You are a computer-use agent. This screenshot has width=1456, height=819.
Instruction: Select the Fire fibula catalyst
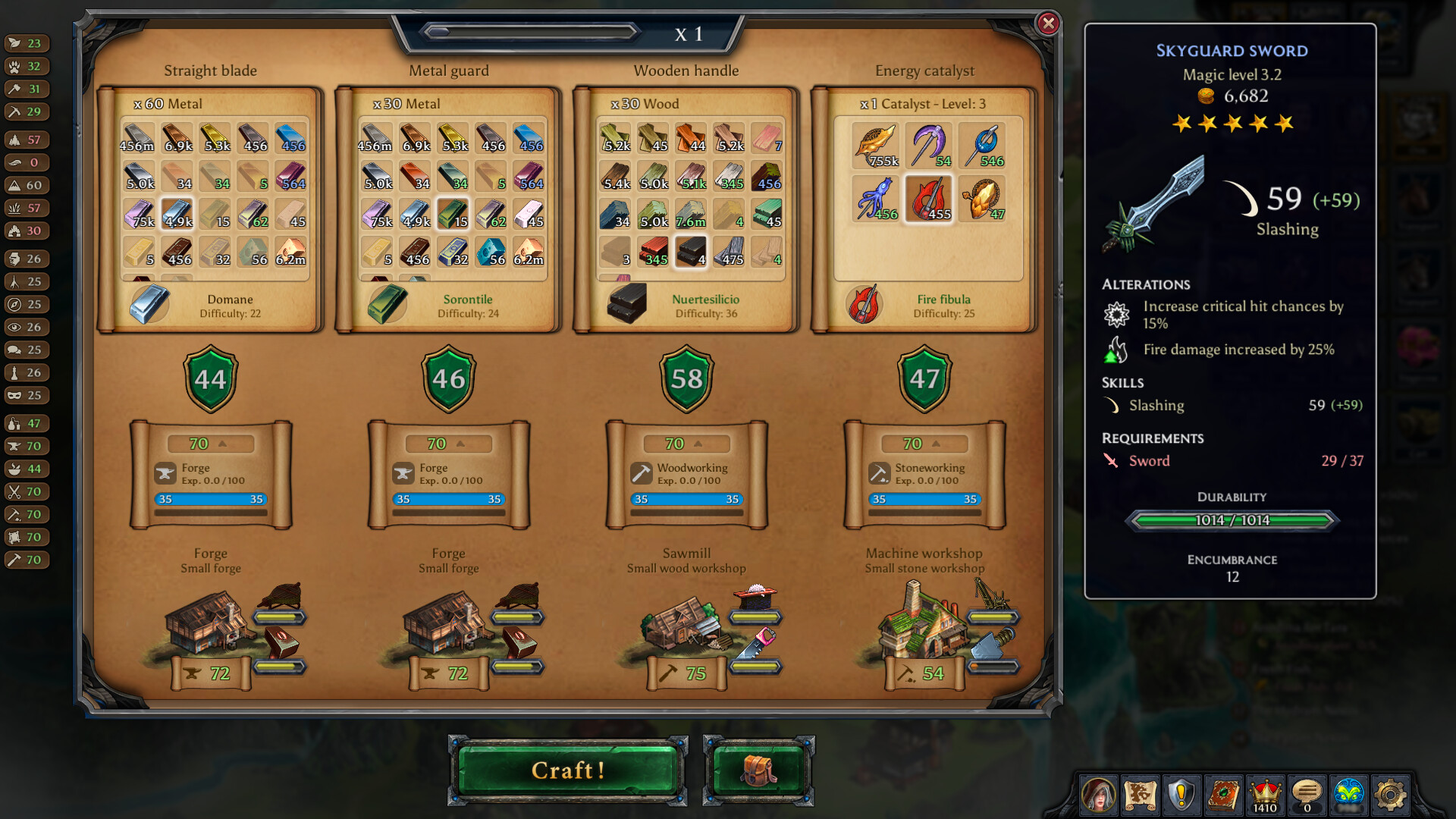tap(928, 198)
